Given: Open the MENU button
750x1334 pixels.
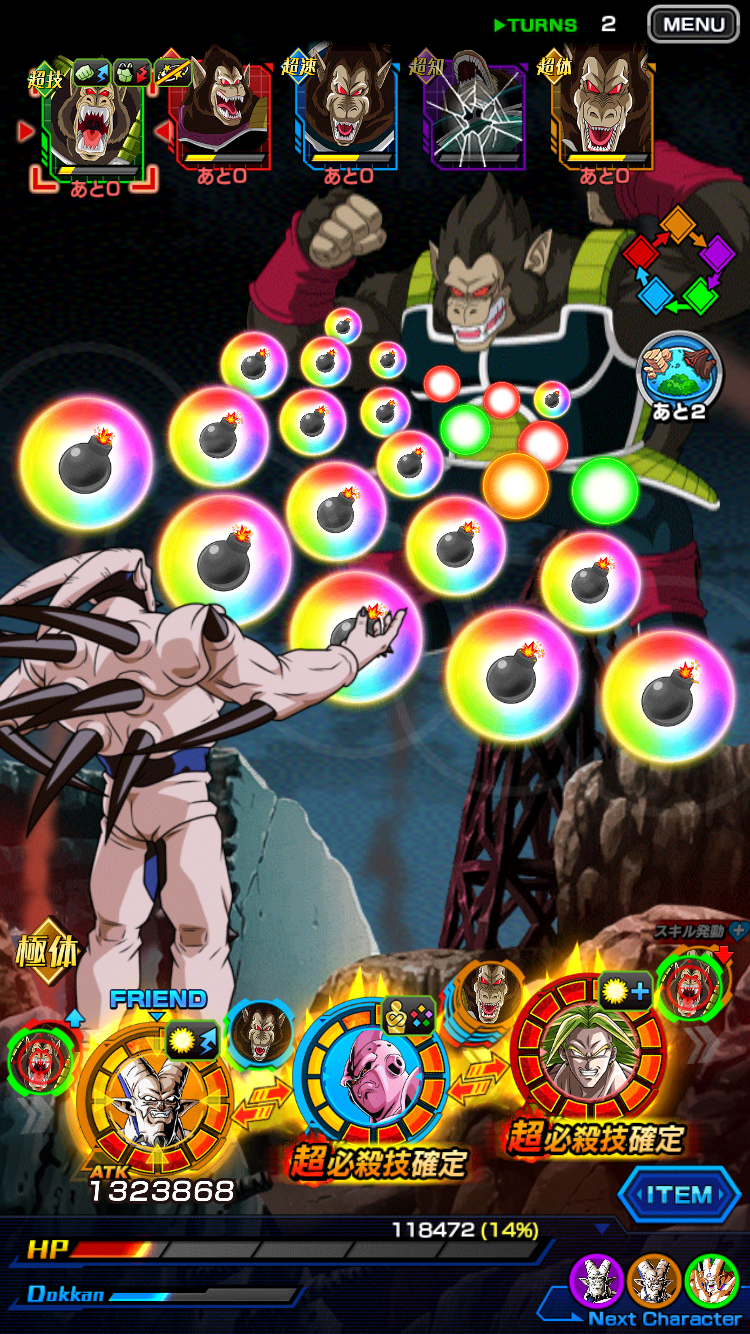Looking at the screenshot, I should [693, 24].
